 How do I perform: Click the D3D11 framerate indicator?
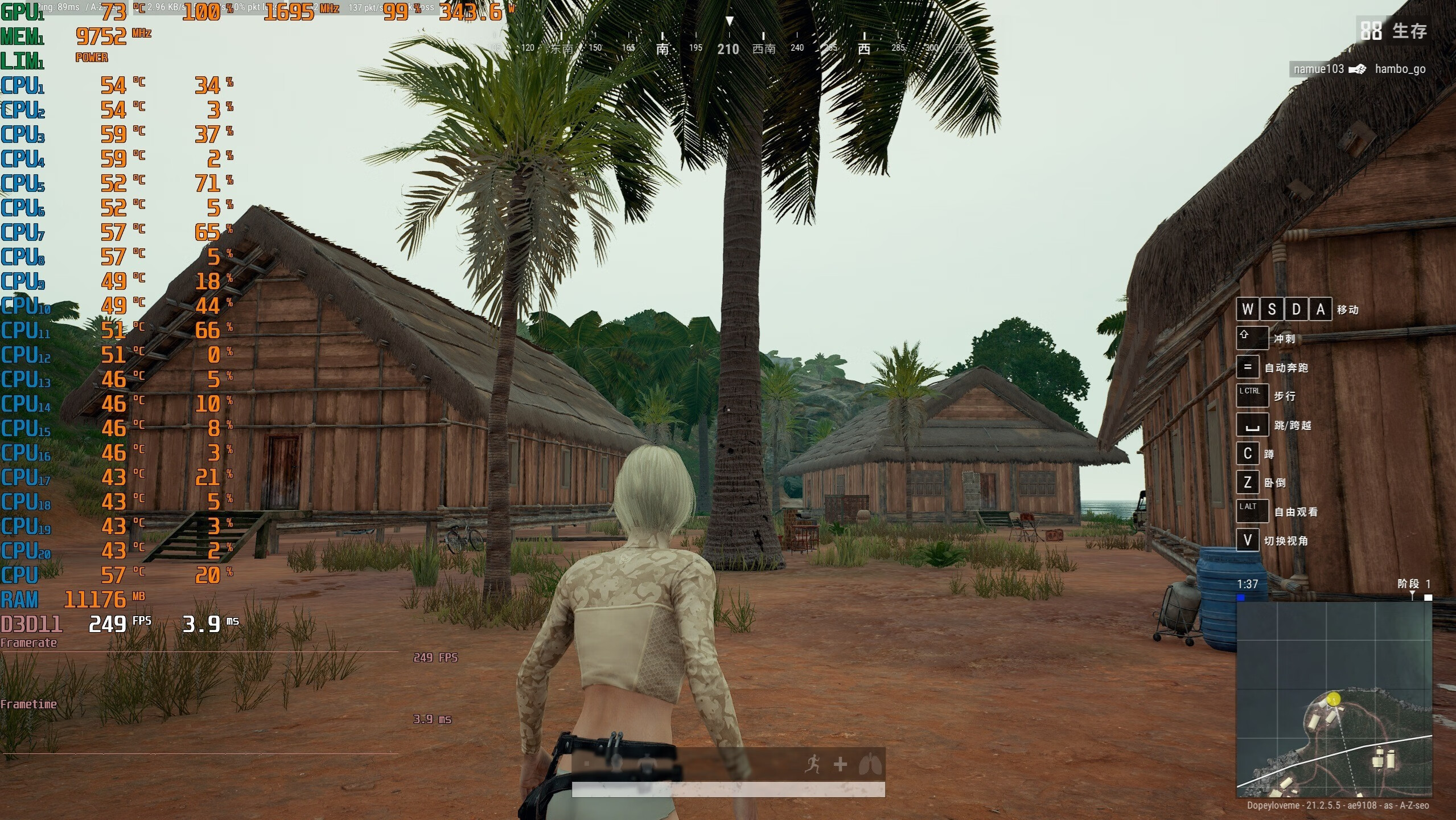tap(31, 625)
